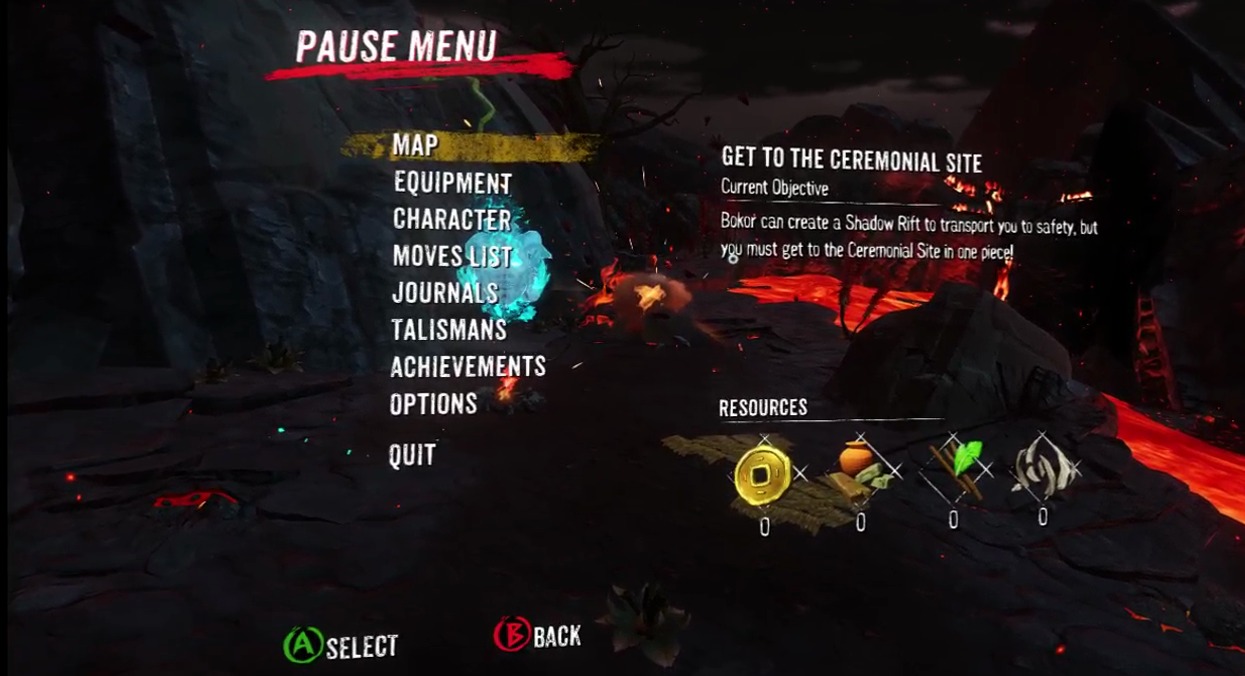Viewport: 1245px width, 676px height.
Task: Select the white bone resource icon
Action: coord(1043,466)
